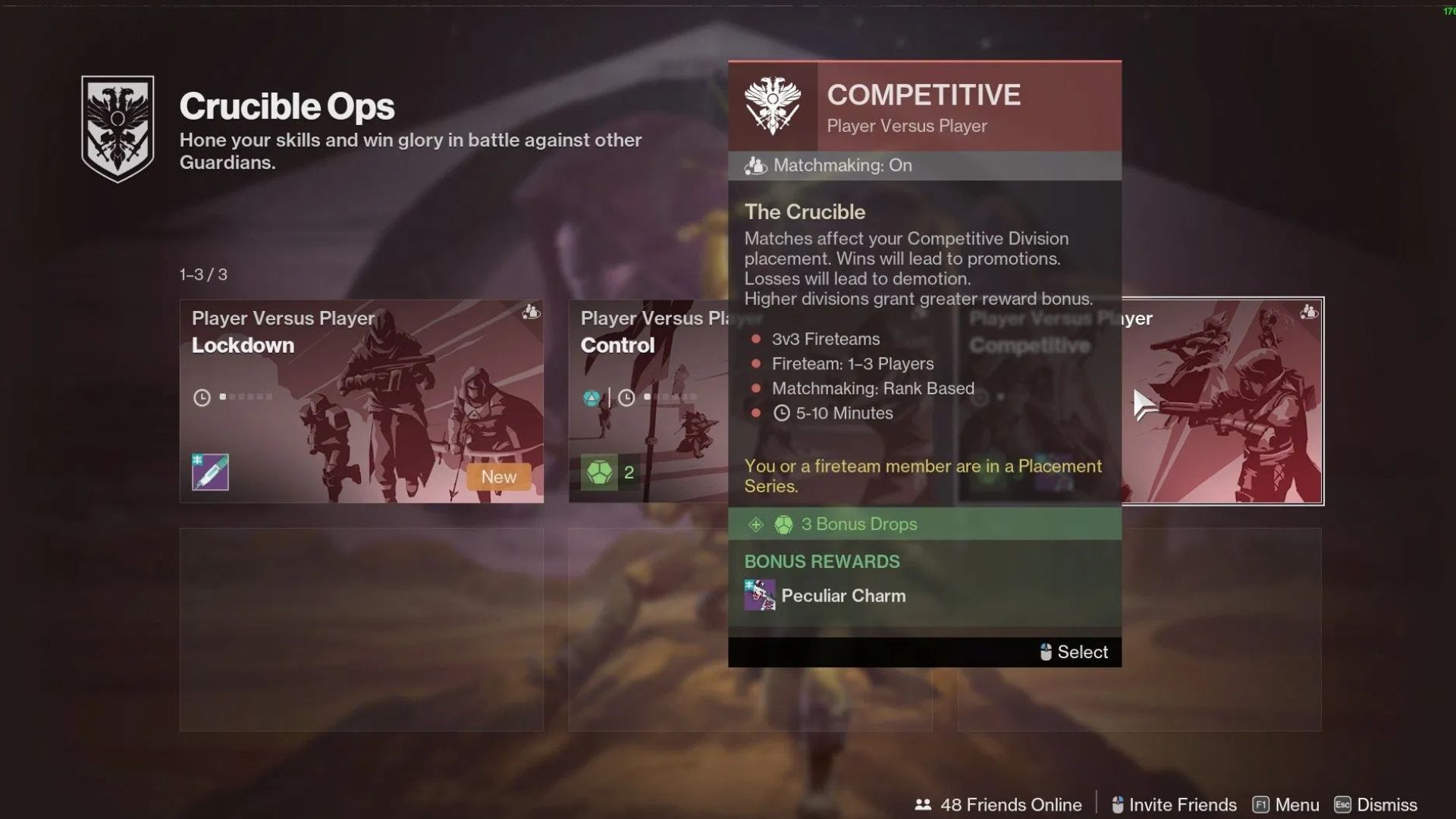Click the mouse icon next to Select
The image size is (1456, 819).
[1044, 652]
